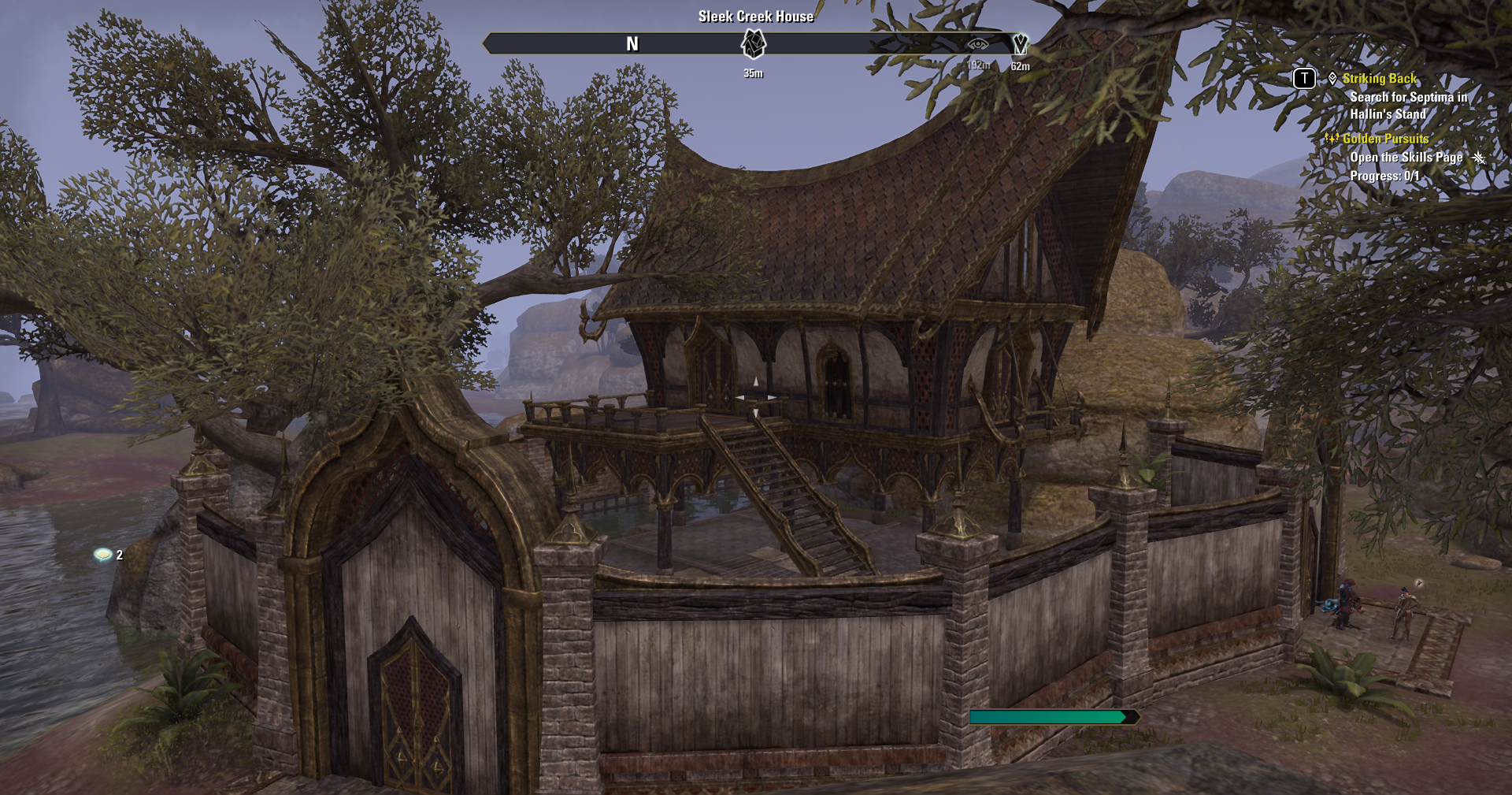Select the Striking Back quest tracker entry

(x=1379, y=79)
